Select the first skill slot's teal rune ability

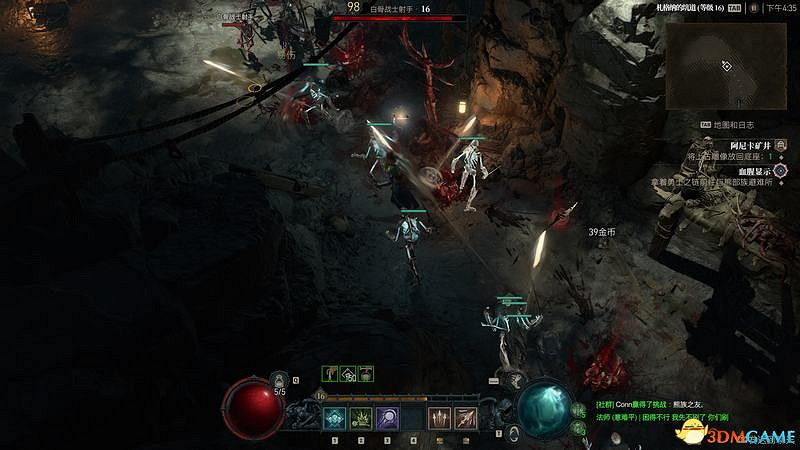[334, 418]
